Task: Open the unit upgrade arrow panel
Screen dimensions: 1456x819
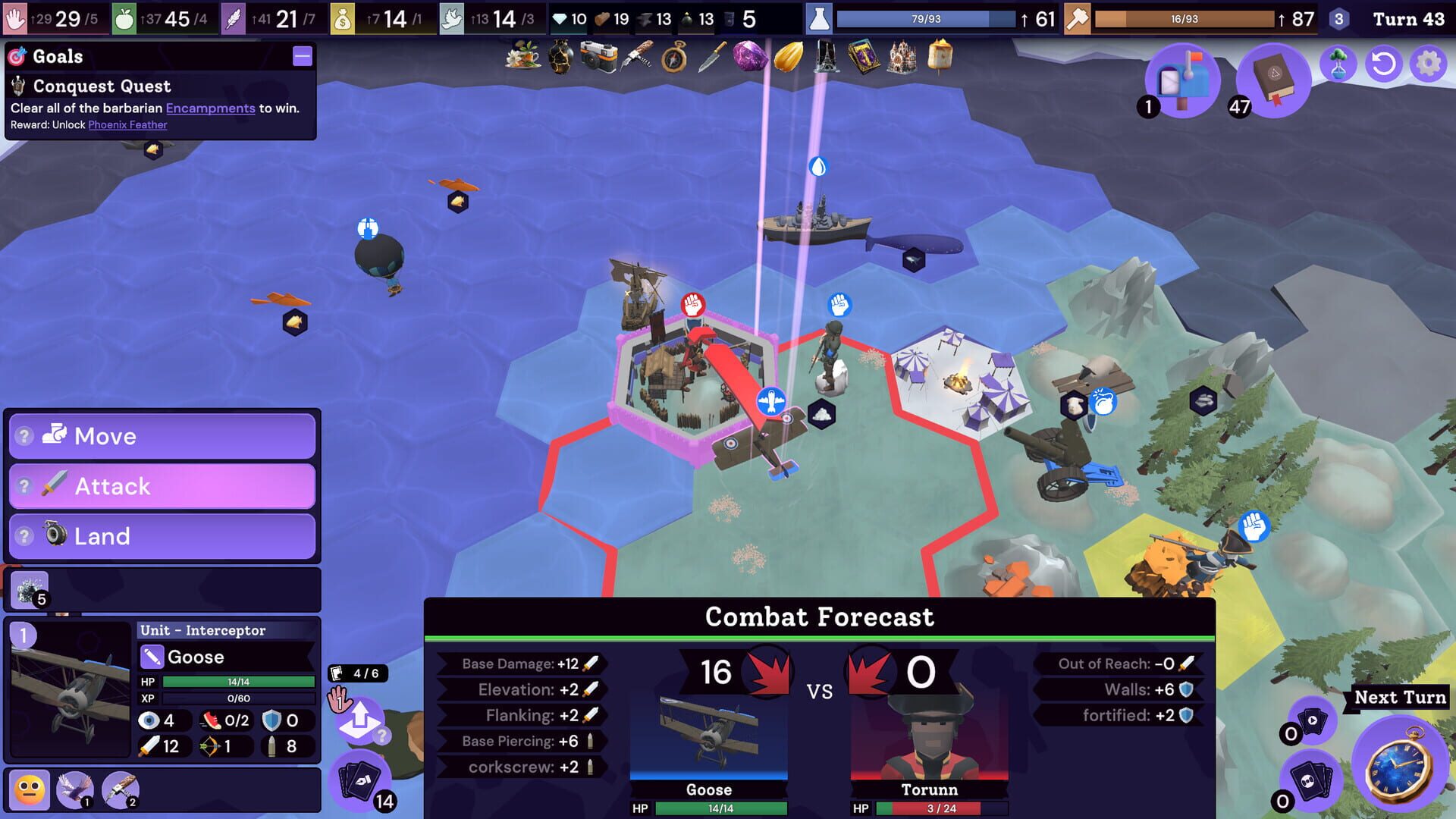Action: click(362, 719)
